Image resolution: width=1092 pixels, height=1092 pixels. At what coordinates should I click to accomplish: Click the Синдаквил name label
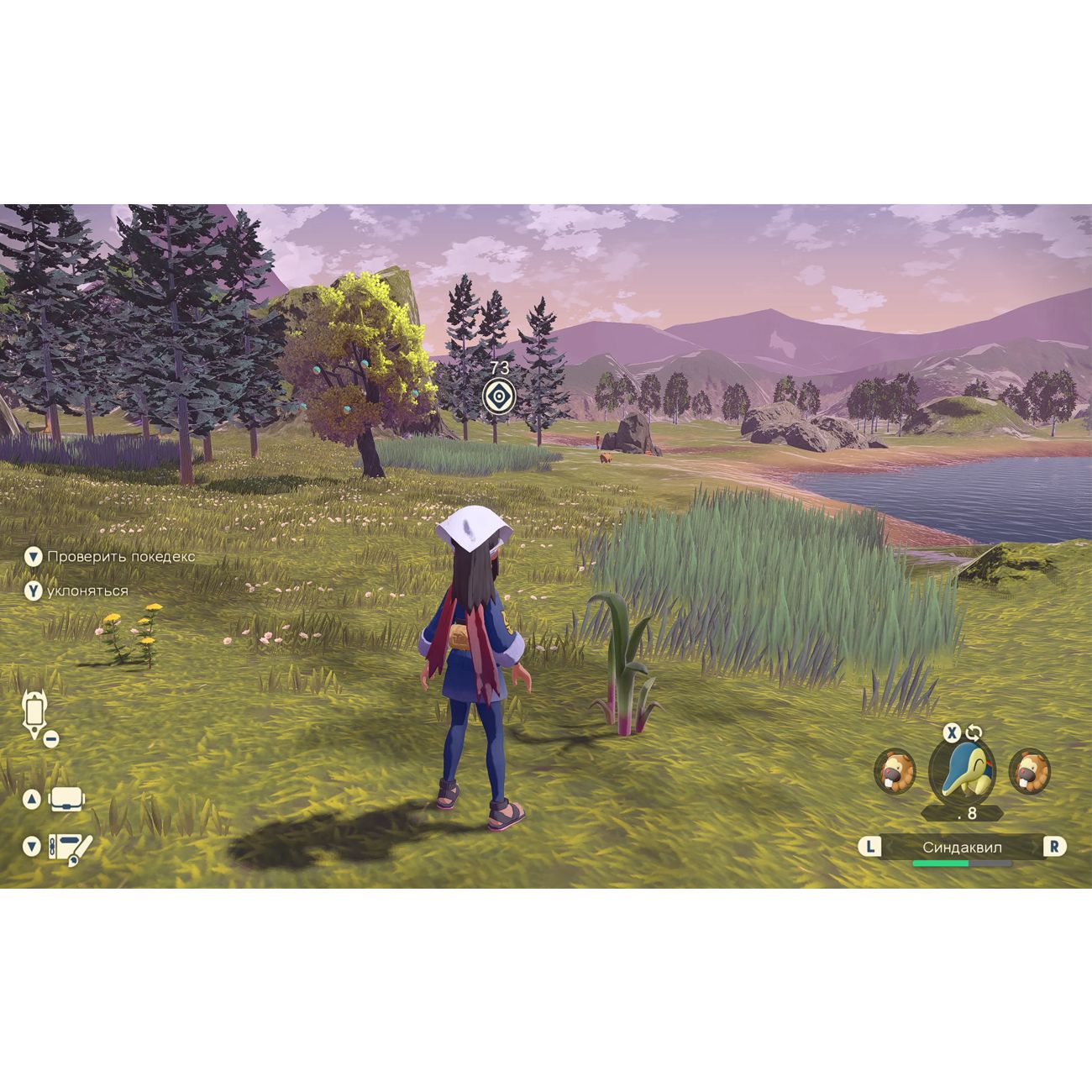[962, 847]
